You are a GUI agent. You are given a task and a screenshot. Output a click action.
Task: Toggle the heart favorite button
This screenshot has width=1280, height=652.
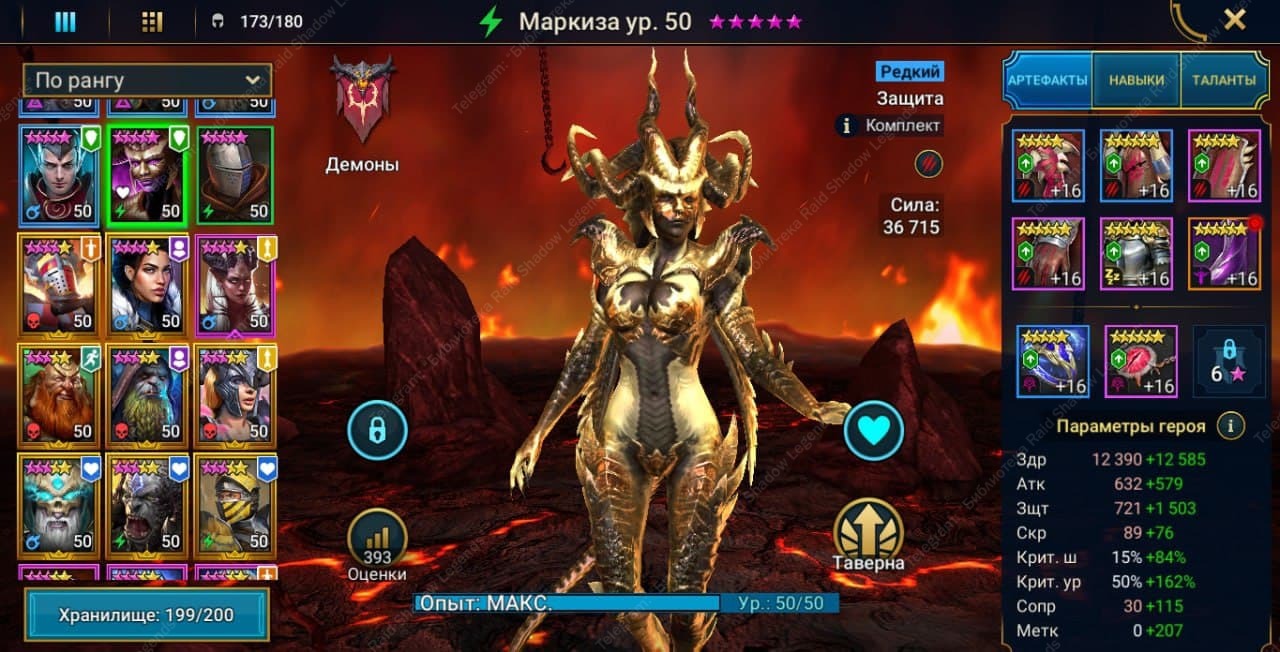coord(873,431)
